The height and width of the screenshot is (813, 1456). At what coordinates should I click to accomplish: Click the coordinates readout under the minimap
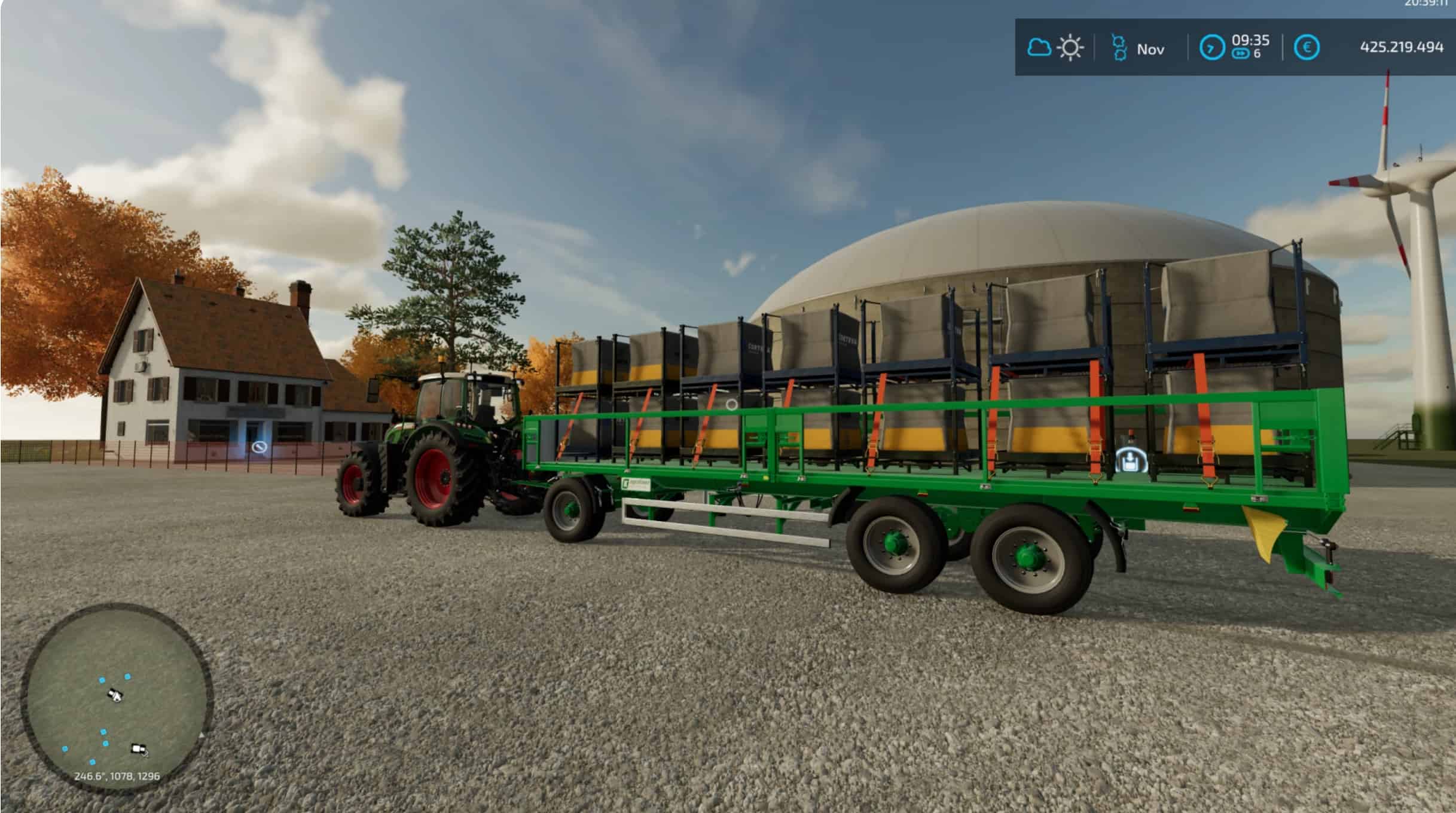click(117, 776)
